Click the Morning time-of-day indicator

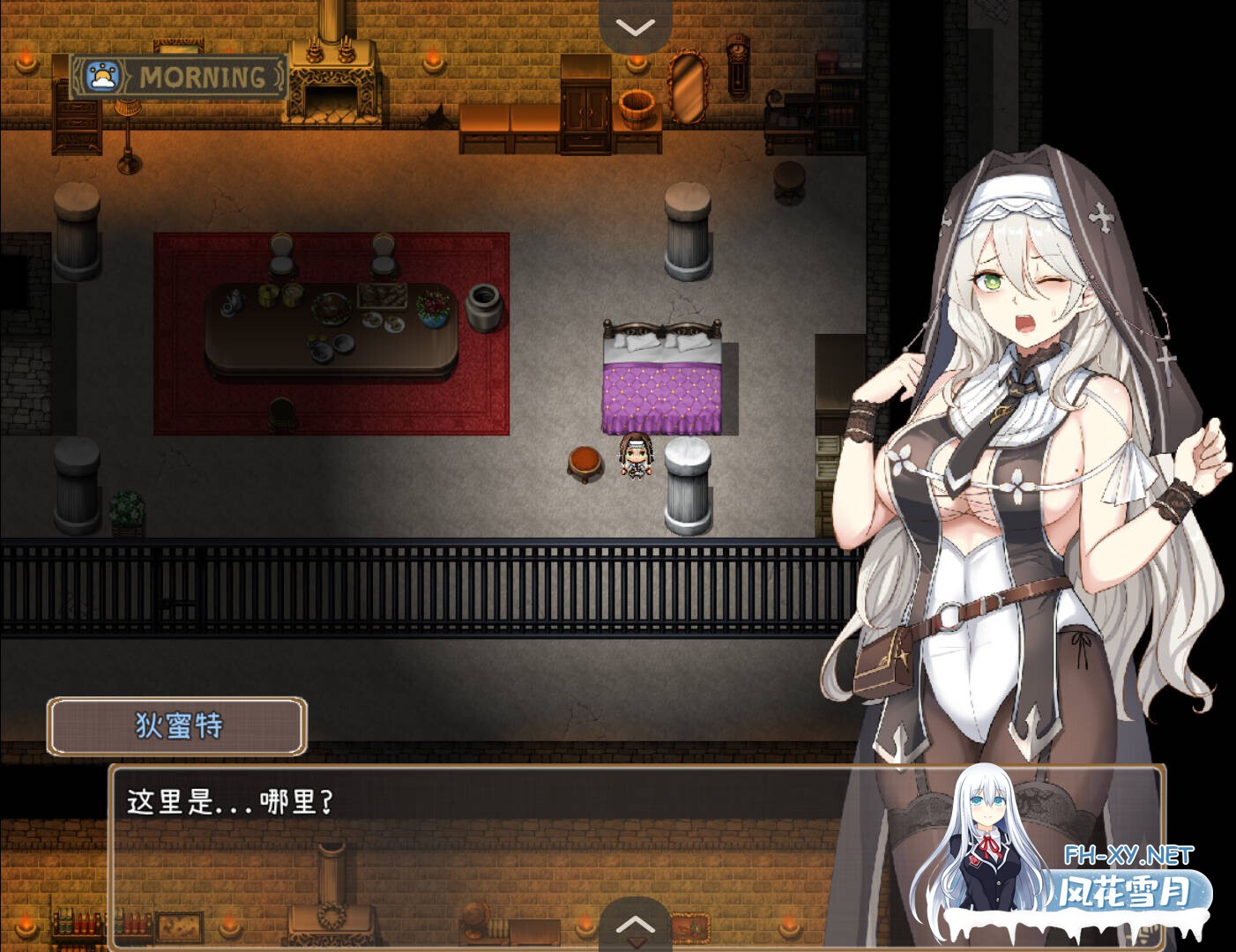179,78
